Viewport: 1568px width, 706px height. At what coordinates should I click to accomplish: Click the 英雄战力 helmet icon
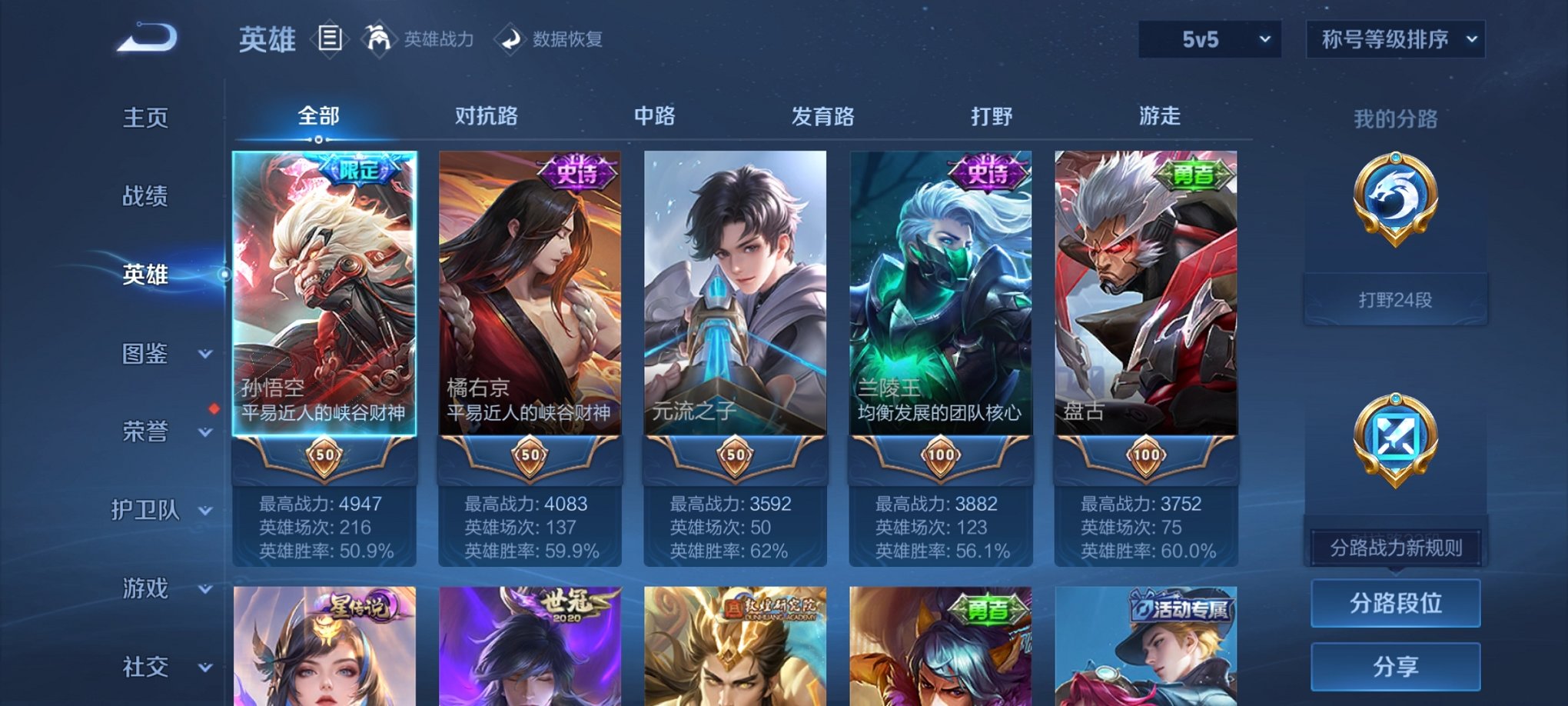(x=377, y=38)
